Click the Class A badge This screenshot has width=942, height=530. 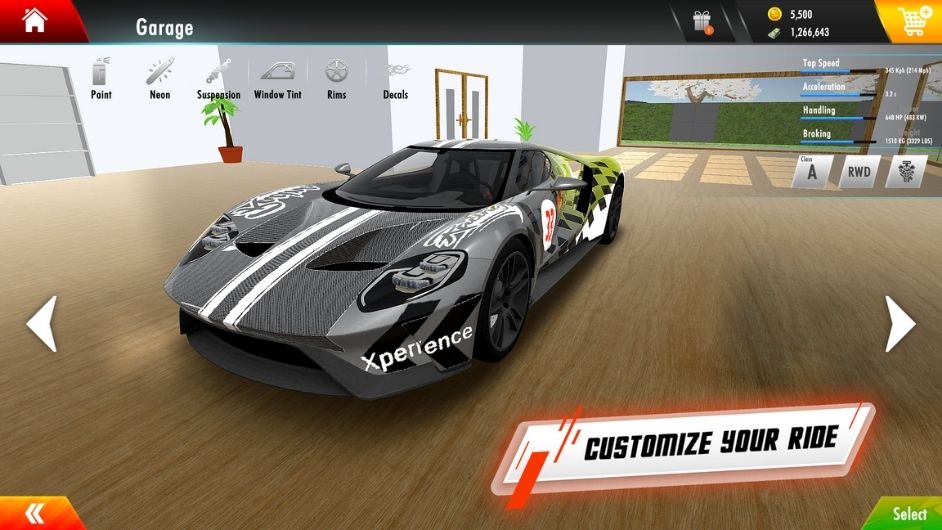(x=810, y=171)
